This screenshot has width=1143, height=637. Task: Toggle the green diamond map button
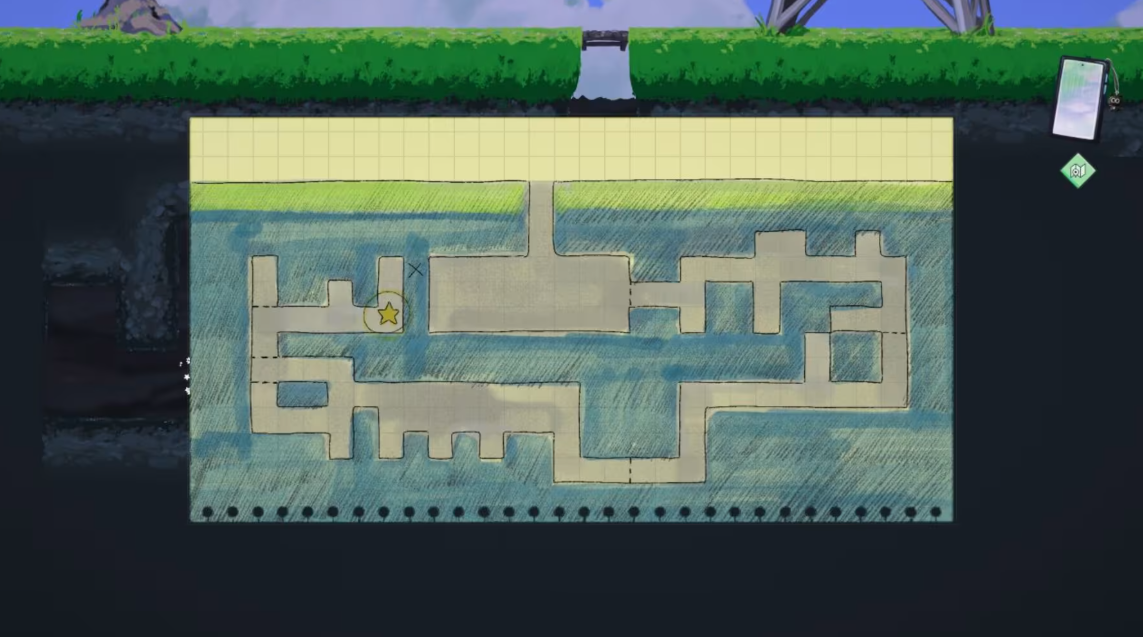[1077, 171]
